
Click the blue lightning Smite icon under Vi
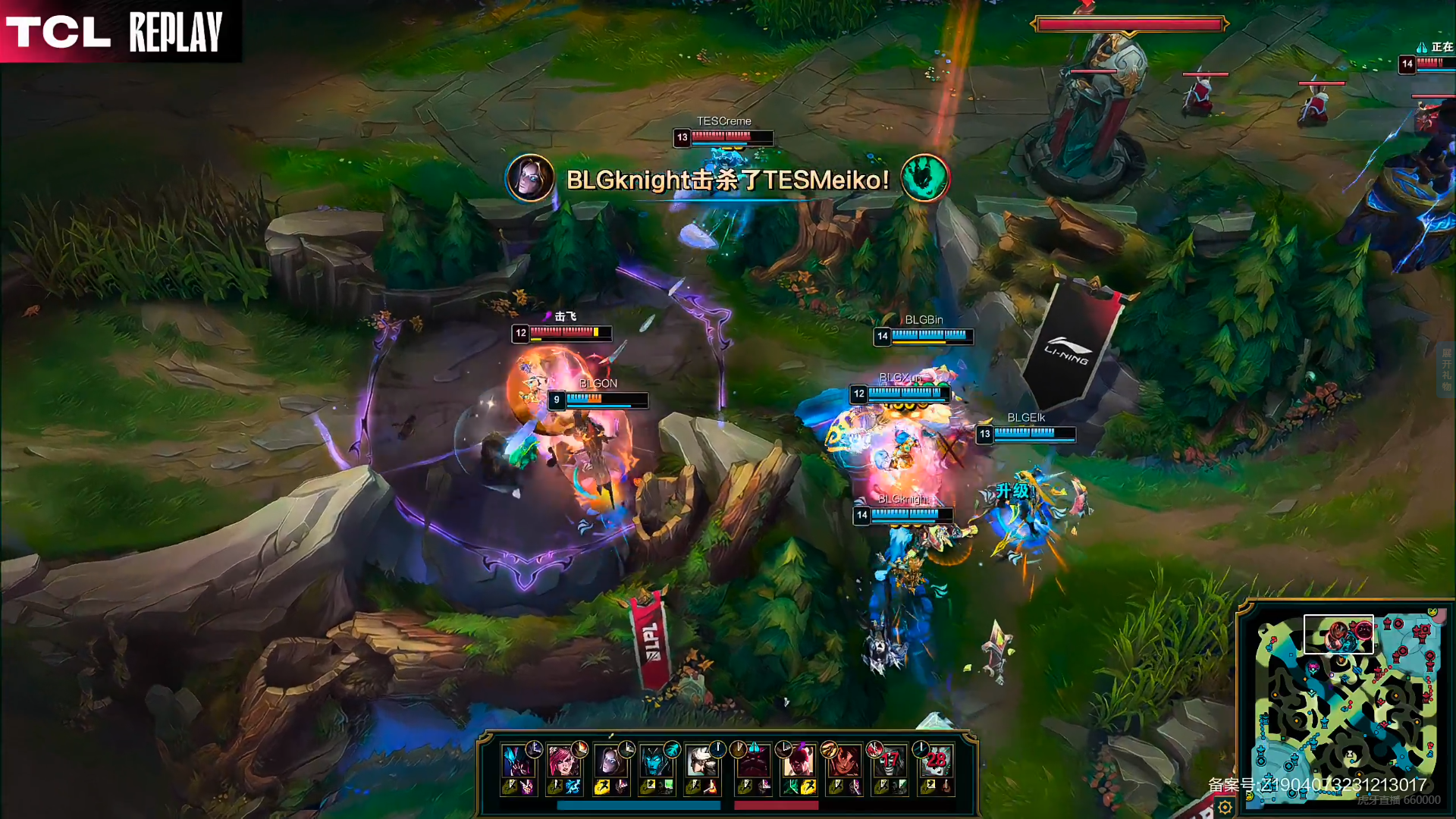click(x=573, y=787)
